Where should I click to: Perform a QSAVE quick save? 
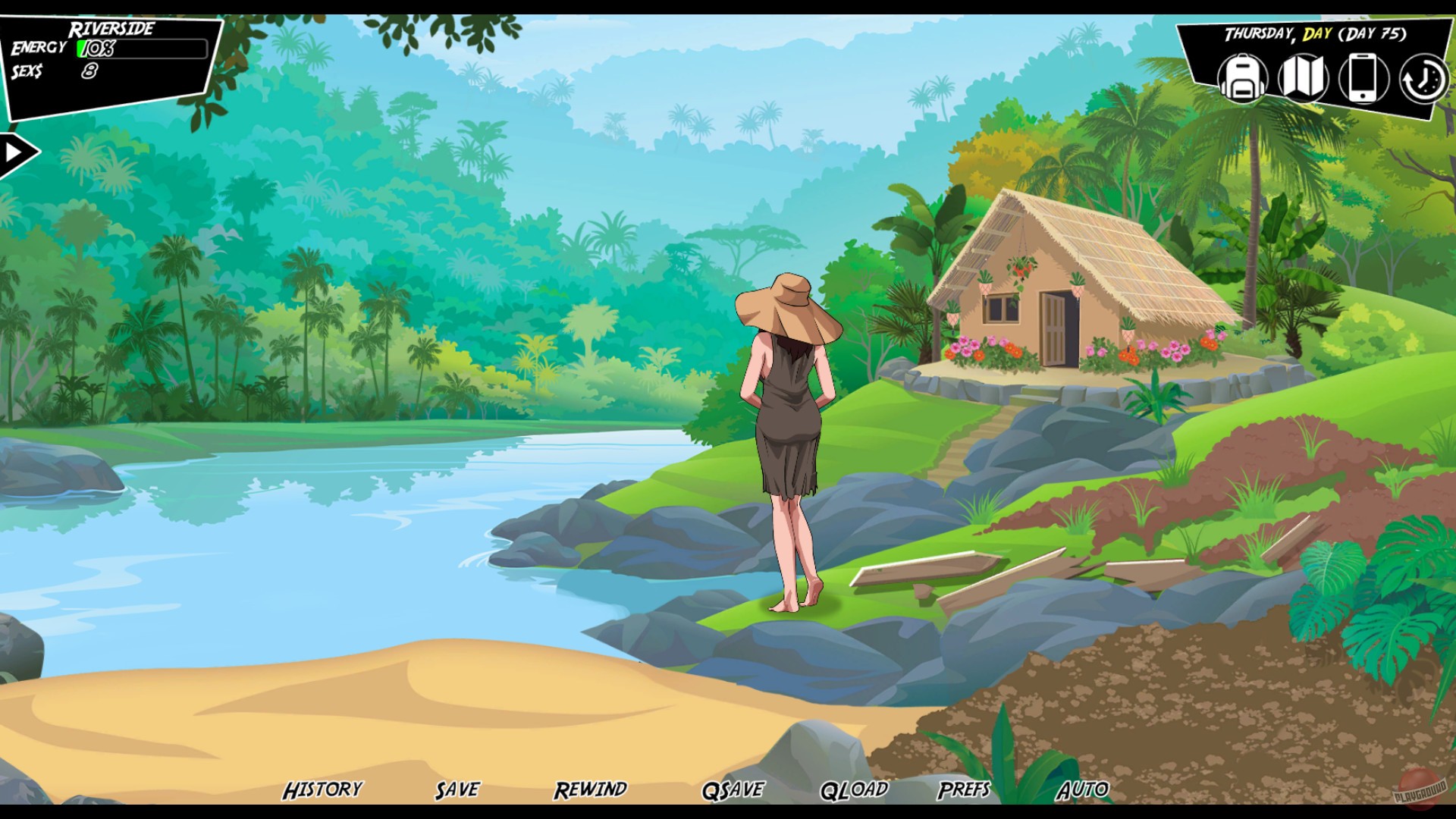click(x=732, y=789)
